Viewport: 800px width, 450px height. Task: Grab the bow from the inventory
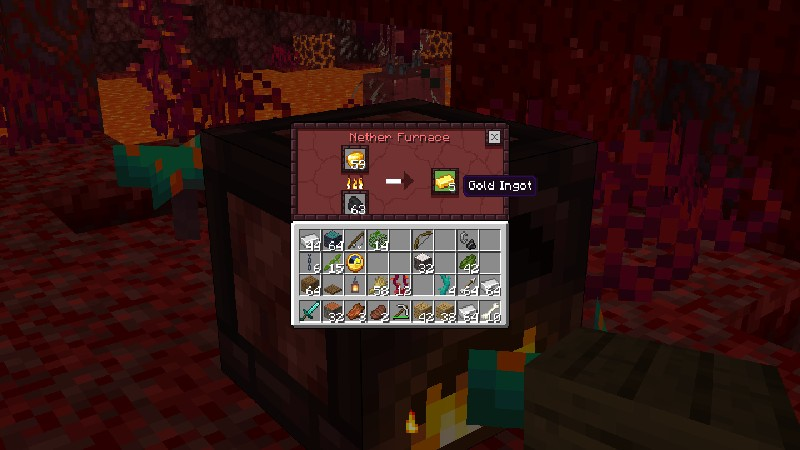pos(423,240)
